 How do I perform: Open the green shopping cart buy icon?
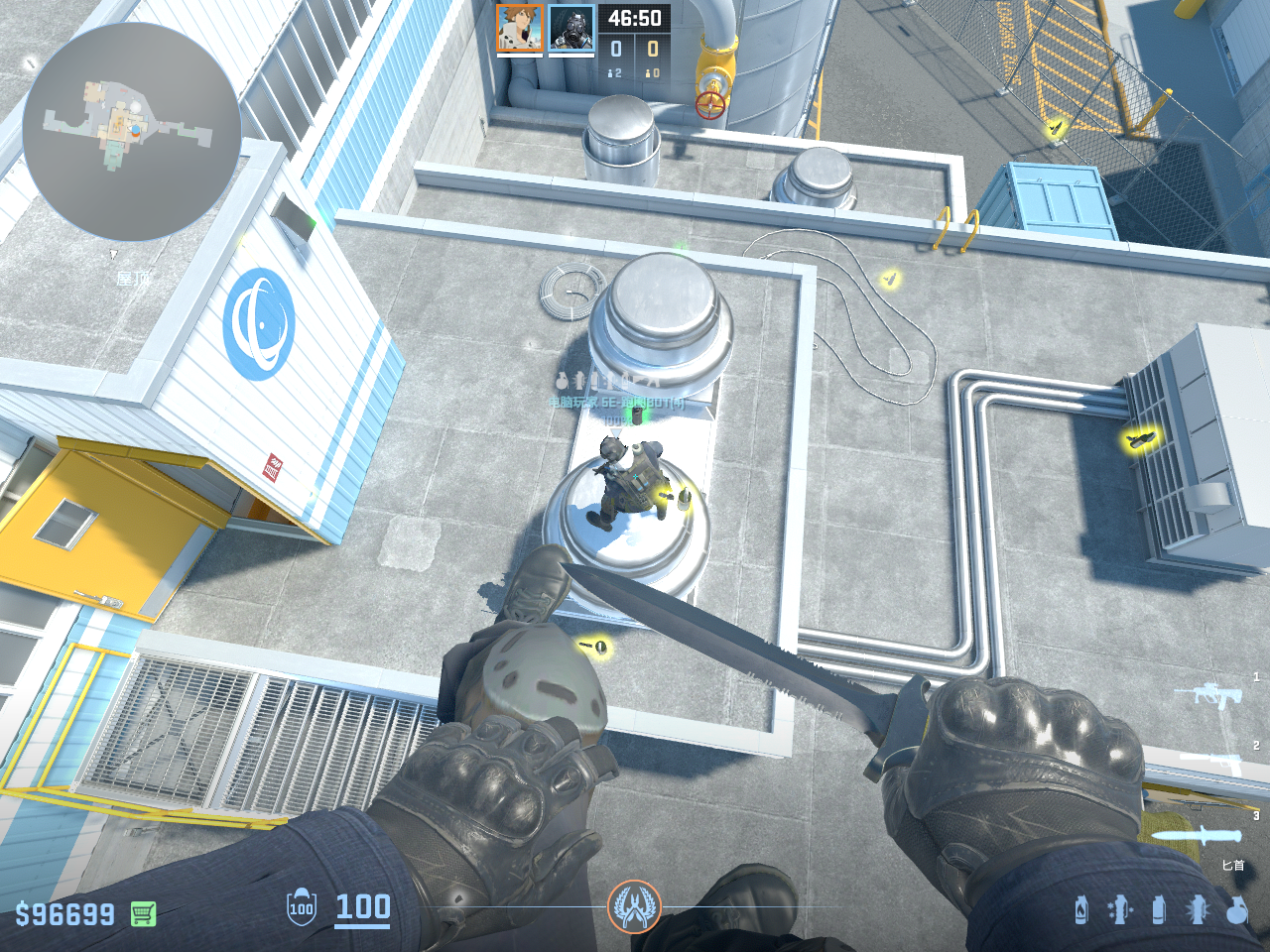click(144, 913)
